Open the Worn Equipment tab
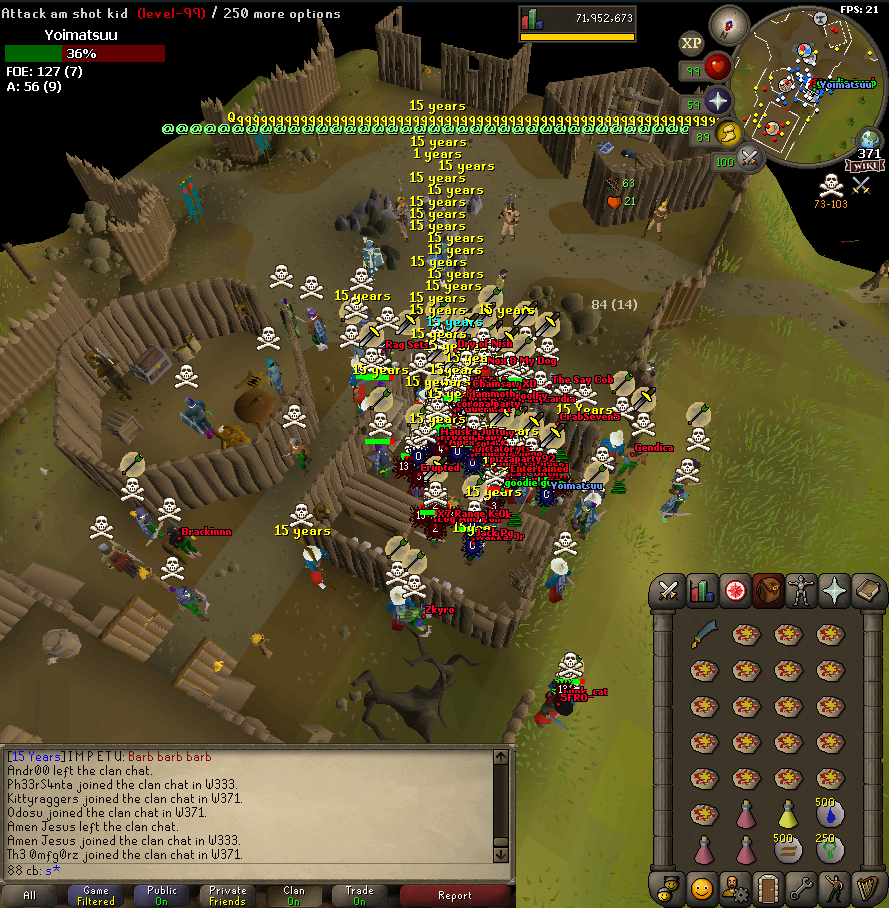889x908 pixels. coord(801,592)
